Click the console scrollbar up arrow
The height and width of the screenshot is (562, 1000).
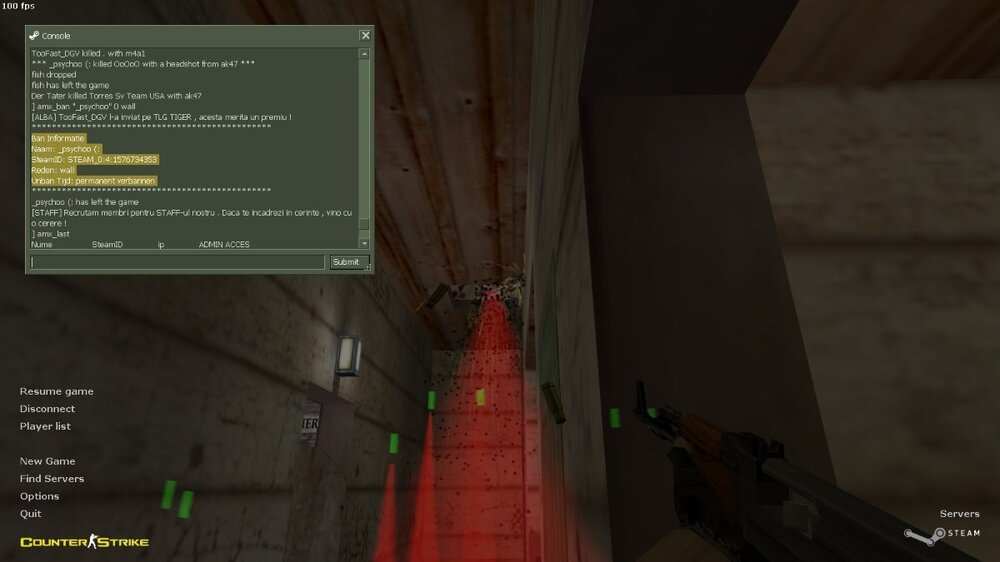pos(364,54)
